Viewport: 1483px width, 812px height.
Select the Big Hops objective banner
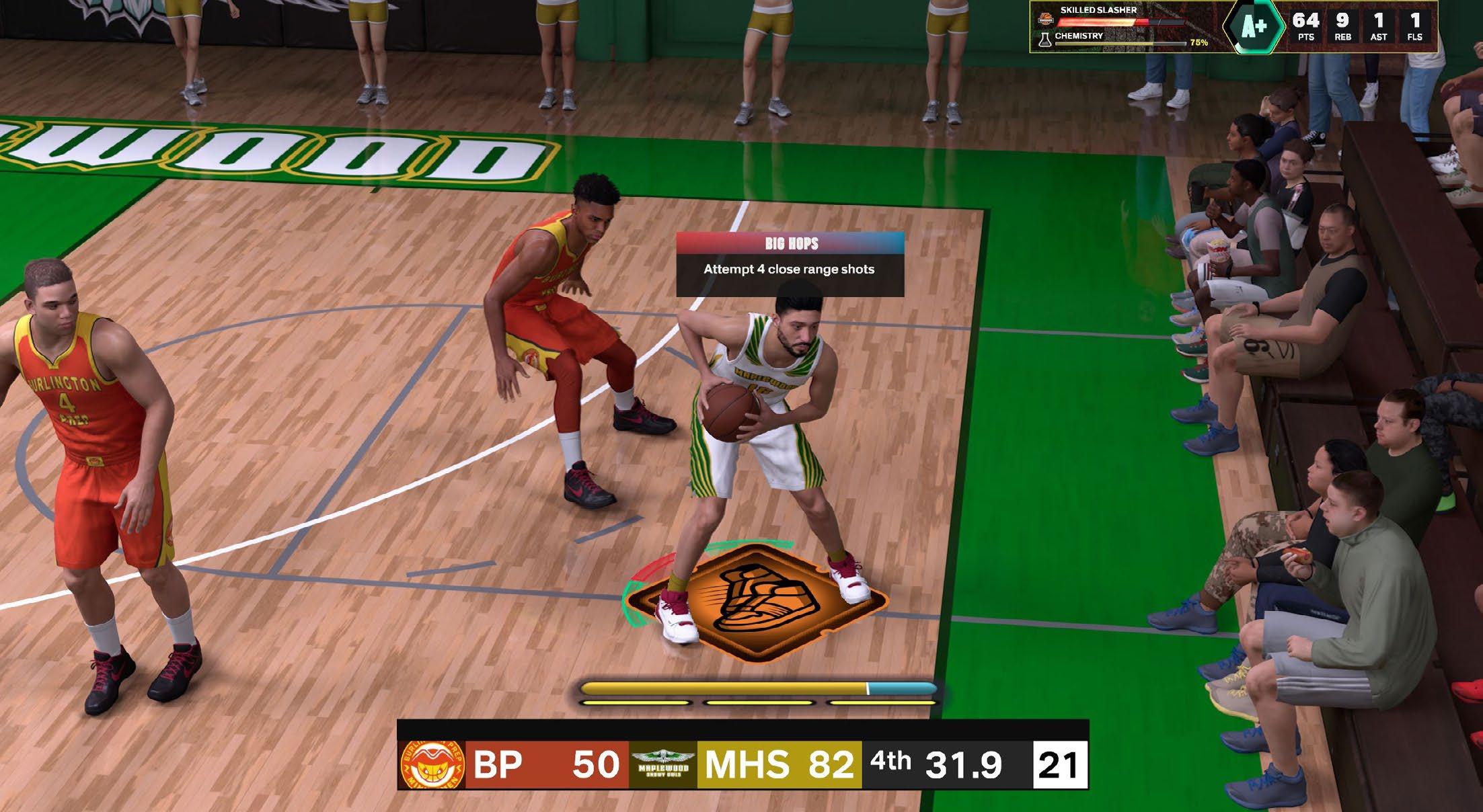click(790, 263)
